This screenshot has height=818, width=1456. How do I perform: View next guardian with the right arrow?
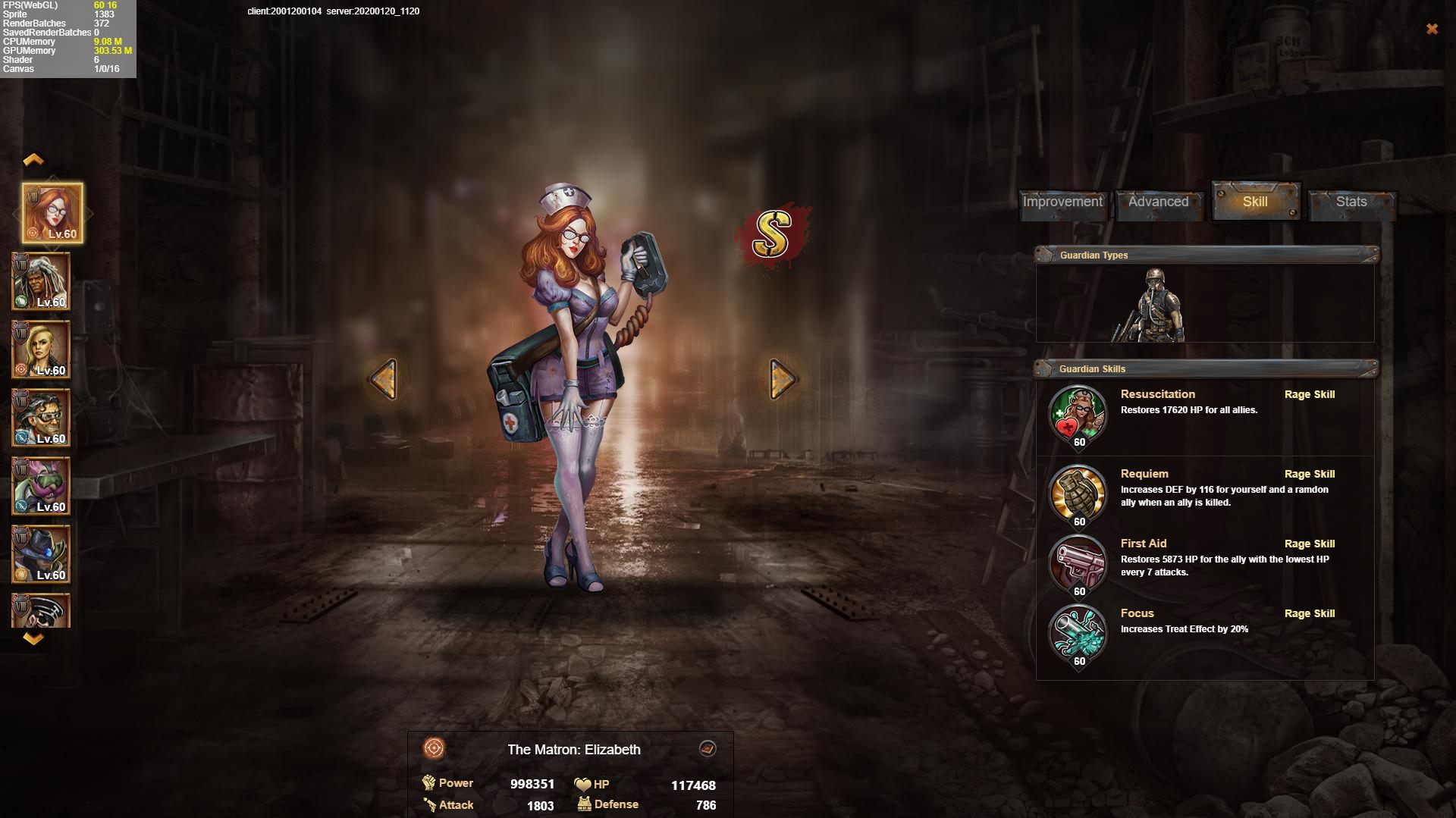tap(782, 378)
